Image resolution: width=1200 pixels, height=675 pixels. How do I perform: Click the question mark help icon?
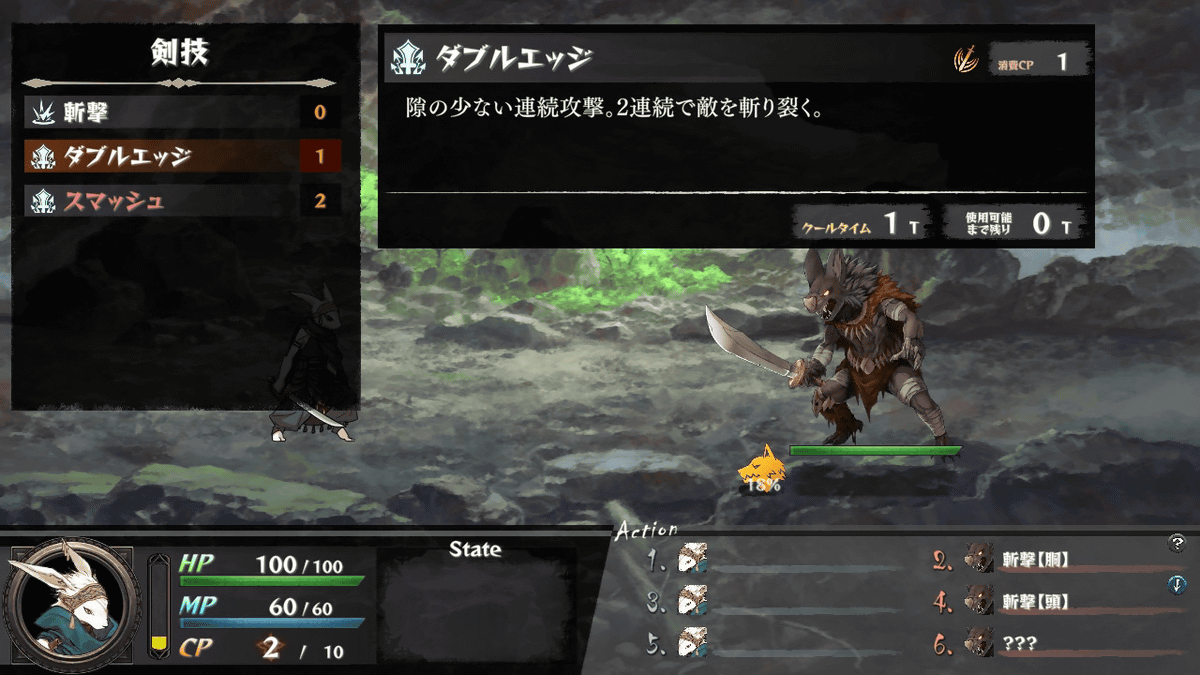1177,543
